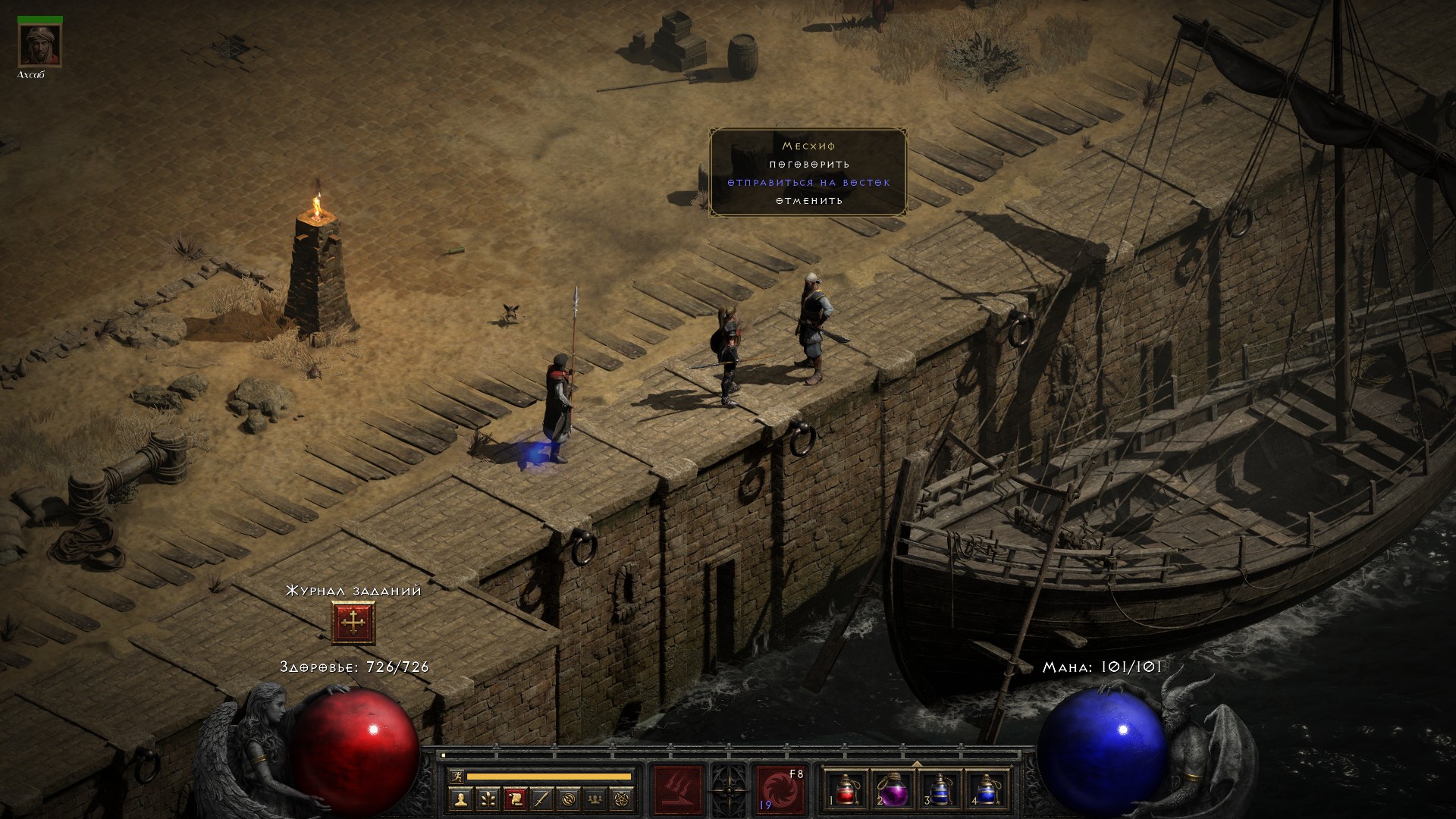Open the Журнал заданий quest button
Viewport: 1456px width, 819px height.
(x=353, y=623)
